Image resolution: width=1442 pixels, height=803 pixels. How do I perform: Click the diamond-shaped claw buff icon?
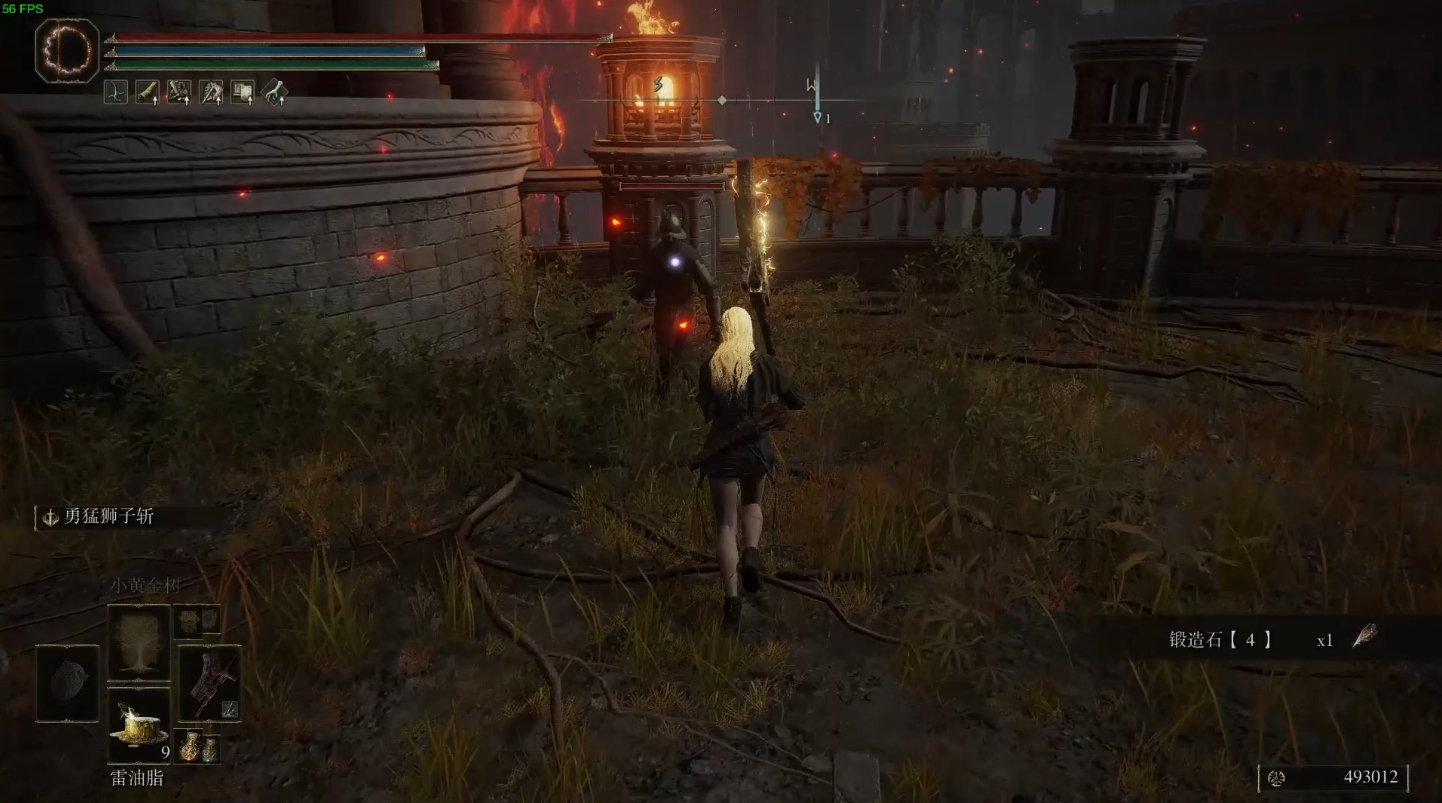pos(275,92)
